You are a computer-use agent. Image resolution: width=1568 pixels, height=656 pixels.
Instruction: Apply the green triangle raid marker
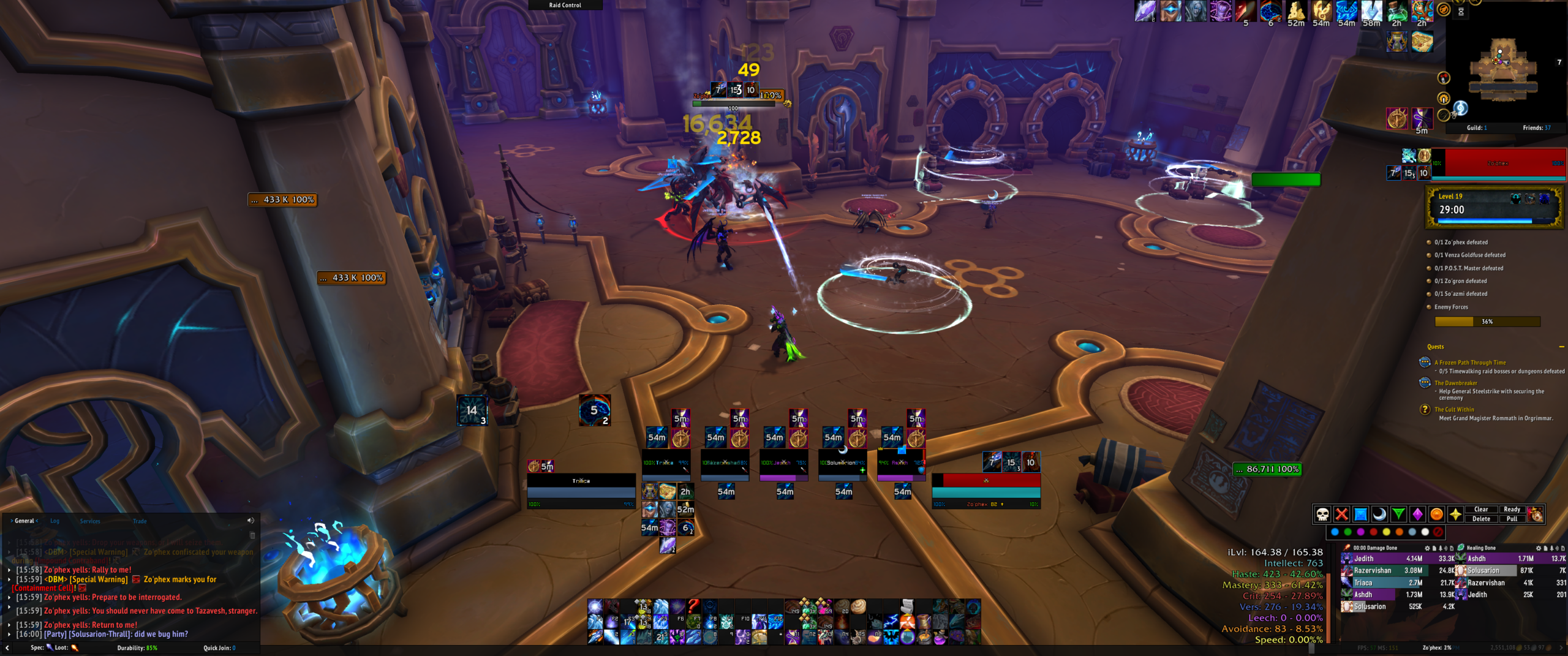tap(1398, 514)
